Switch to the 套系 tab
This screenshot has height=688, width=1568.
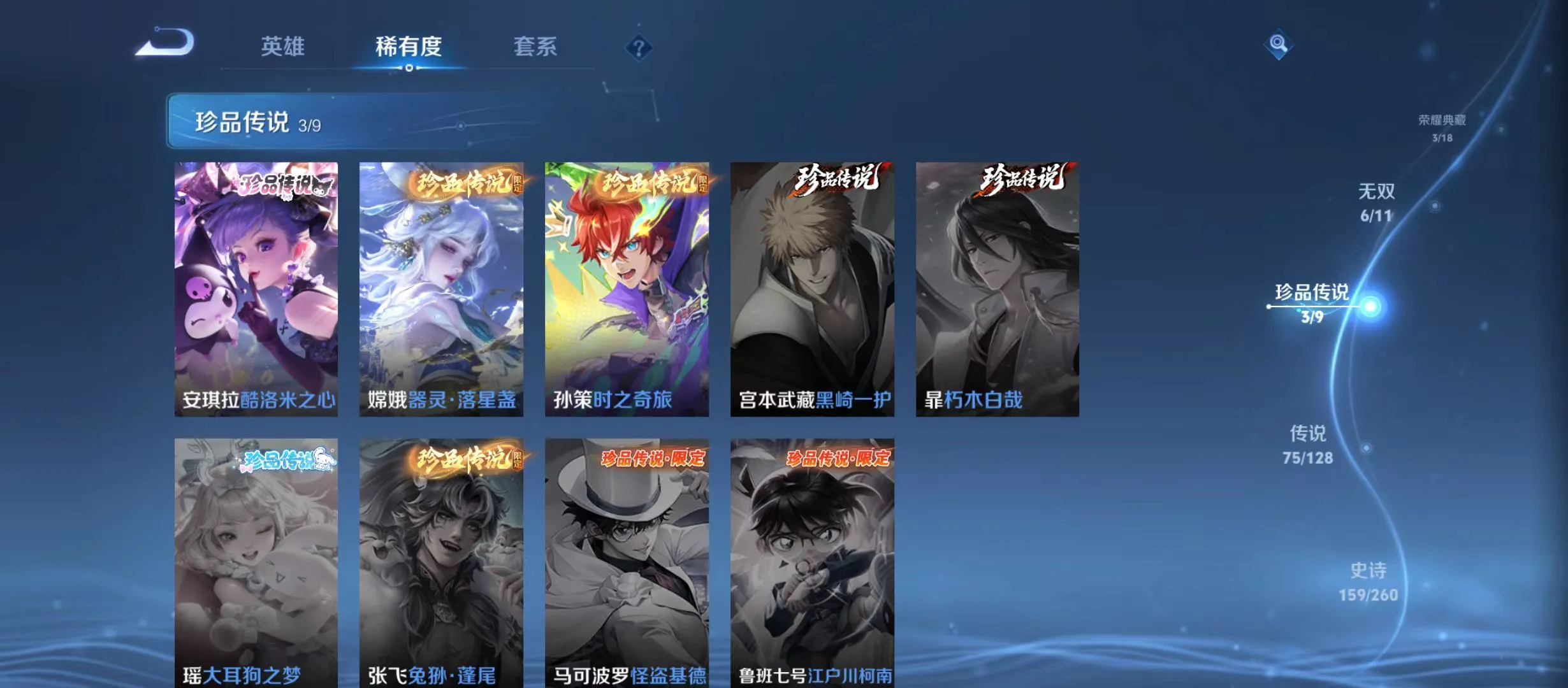point(536,47)
